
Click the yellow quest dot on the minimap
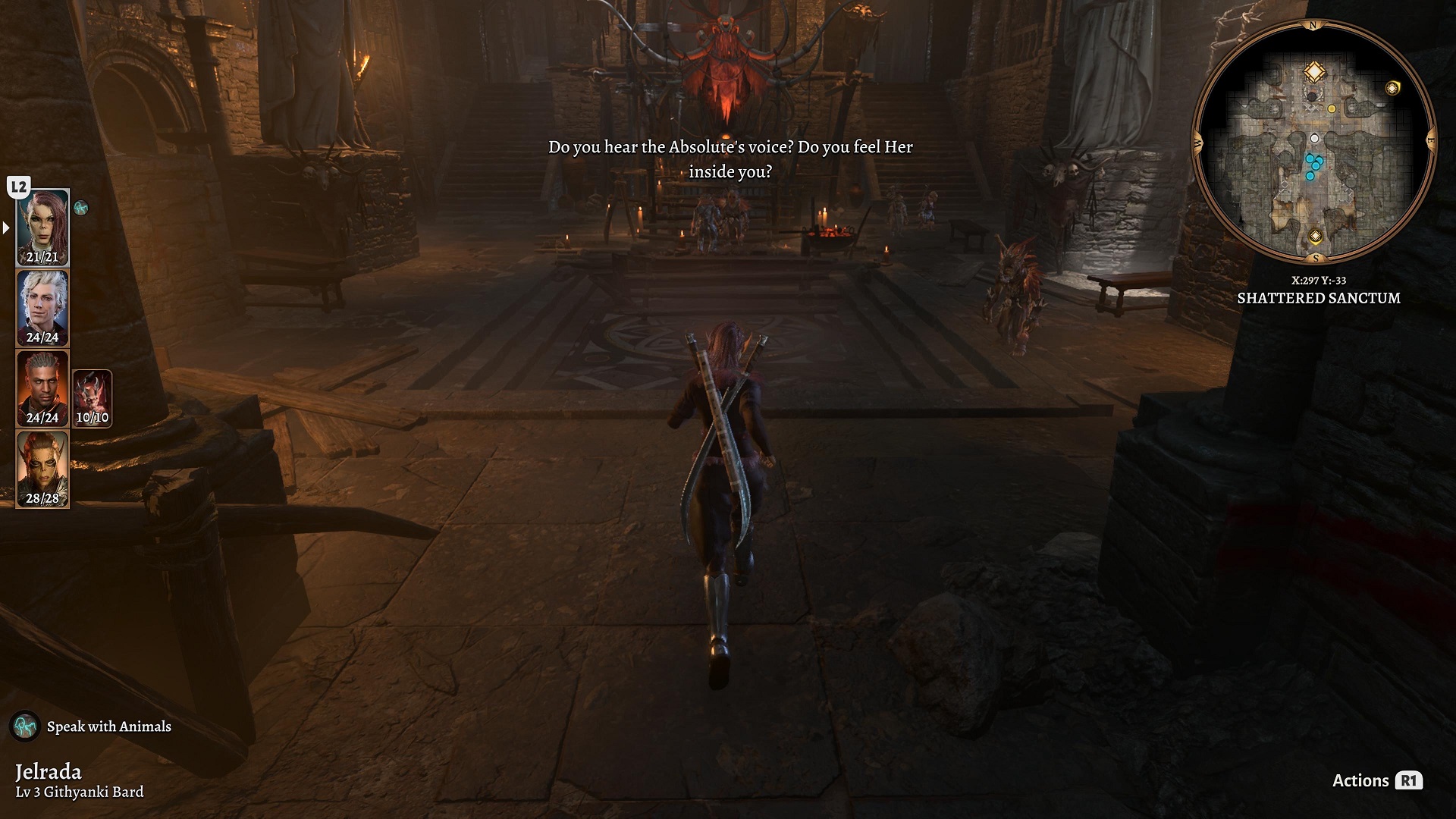pyautogui.click(x=1332, y=109)
